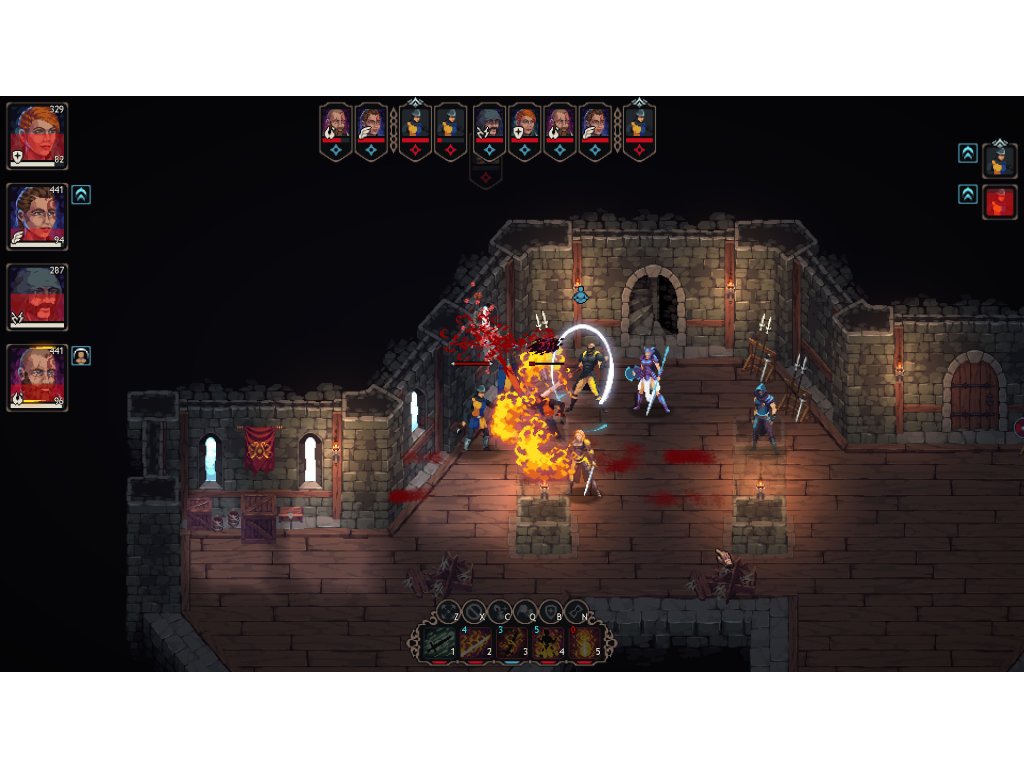This screenshot has height=768, width=1024.
Task: Select the bald red-bearded party portrait
Action: tap(37, 377)
